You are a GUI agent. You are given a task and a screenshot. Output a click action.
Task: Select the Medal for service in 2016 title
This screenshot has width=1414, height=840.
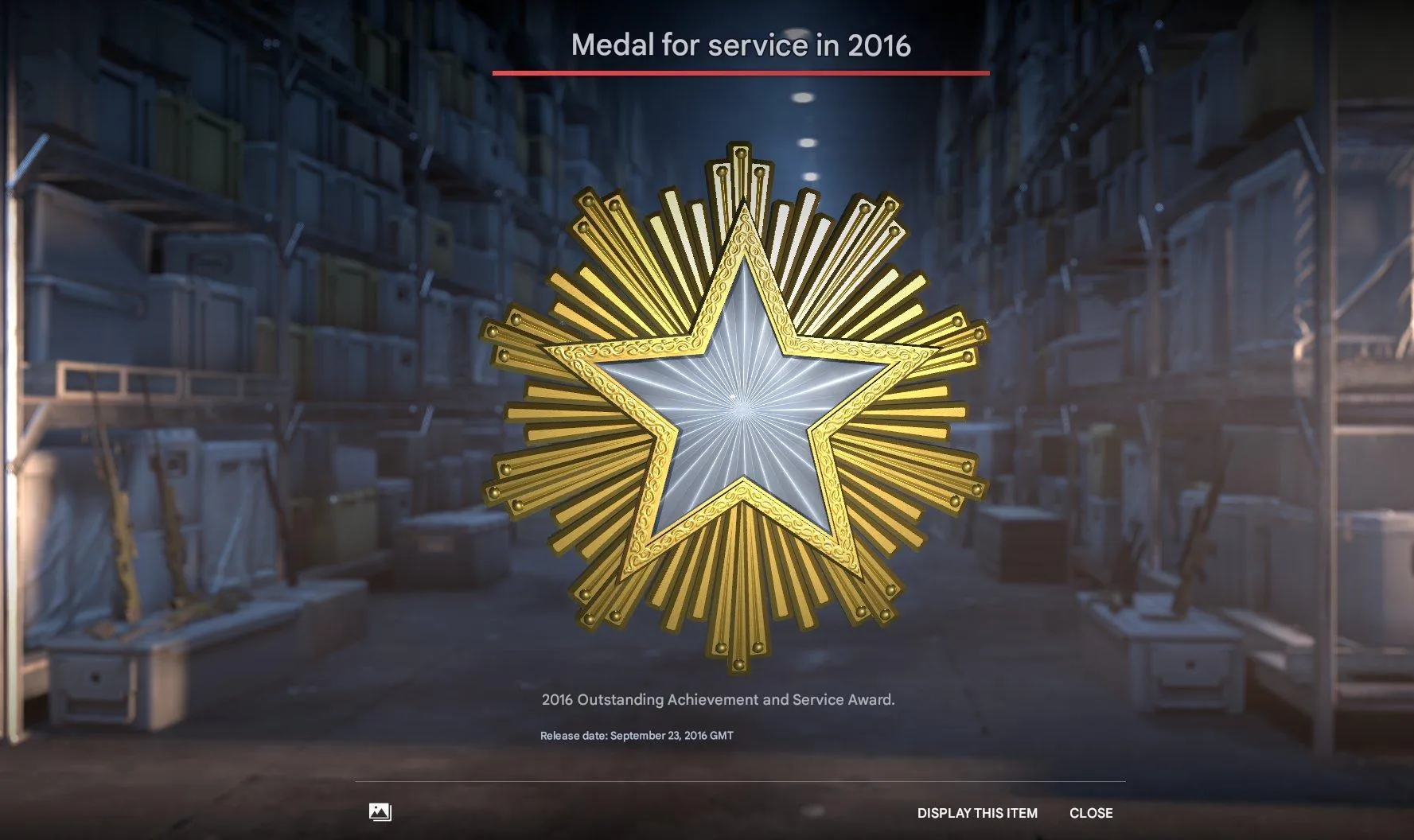pos(740,46)
